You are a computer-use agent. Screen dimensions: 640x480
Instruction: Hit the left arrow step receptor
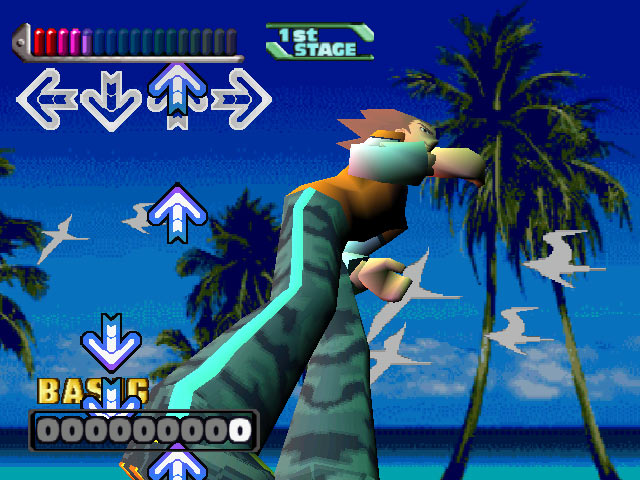(x=46, y=99)
